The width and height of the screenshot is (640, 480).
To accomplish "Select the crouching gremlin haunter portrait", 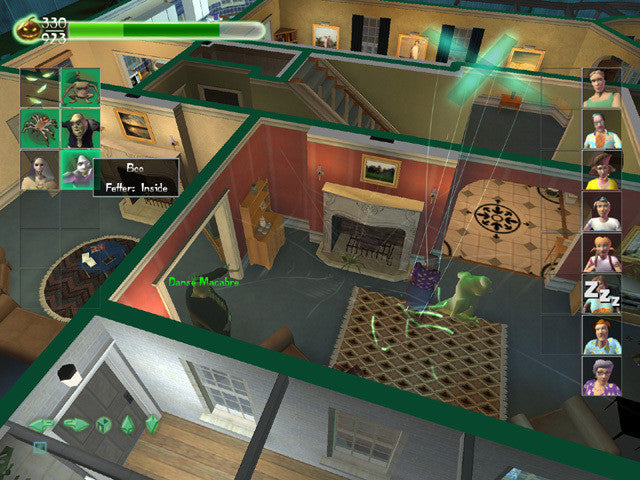I will click(80, 87).
